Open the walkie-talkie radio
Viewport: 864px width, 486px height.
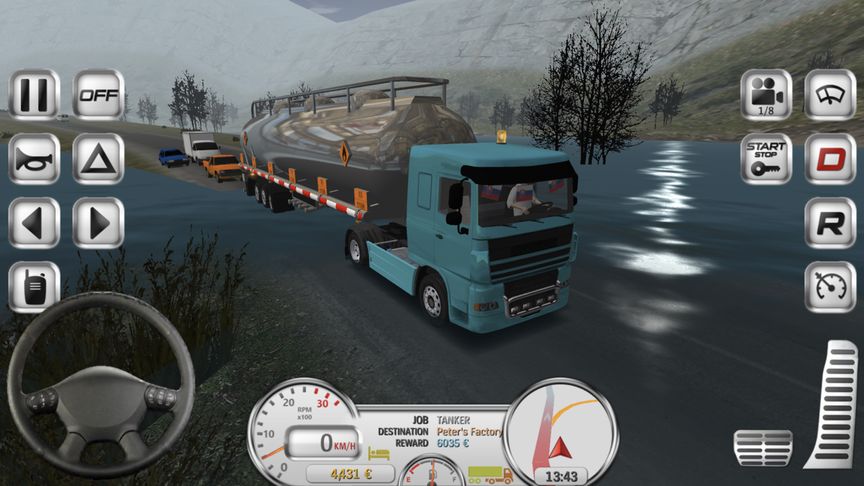(34, 287)
